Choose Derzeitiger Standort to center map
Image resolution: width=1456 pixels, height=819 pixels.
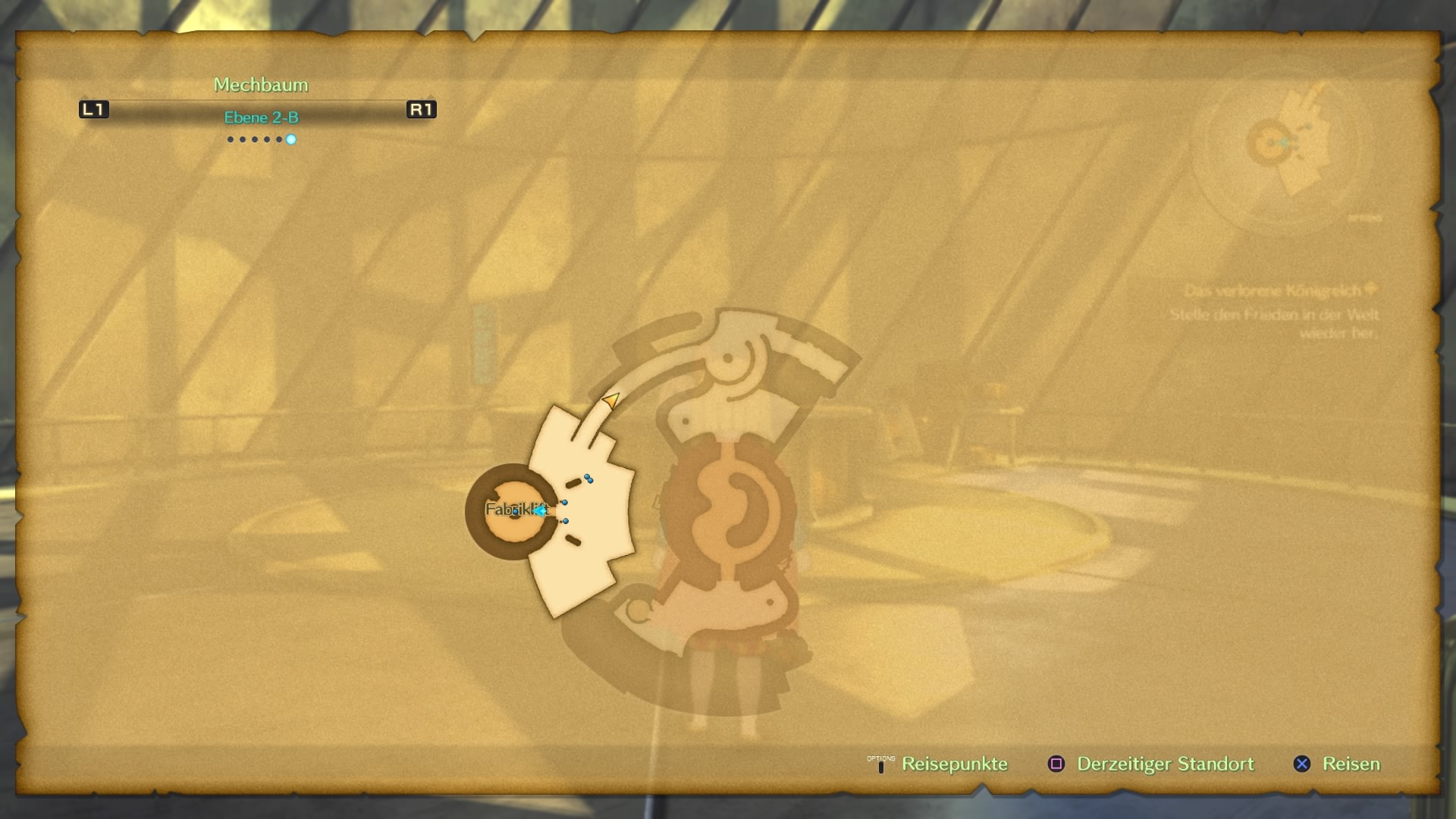click(1165, 764)
